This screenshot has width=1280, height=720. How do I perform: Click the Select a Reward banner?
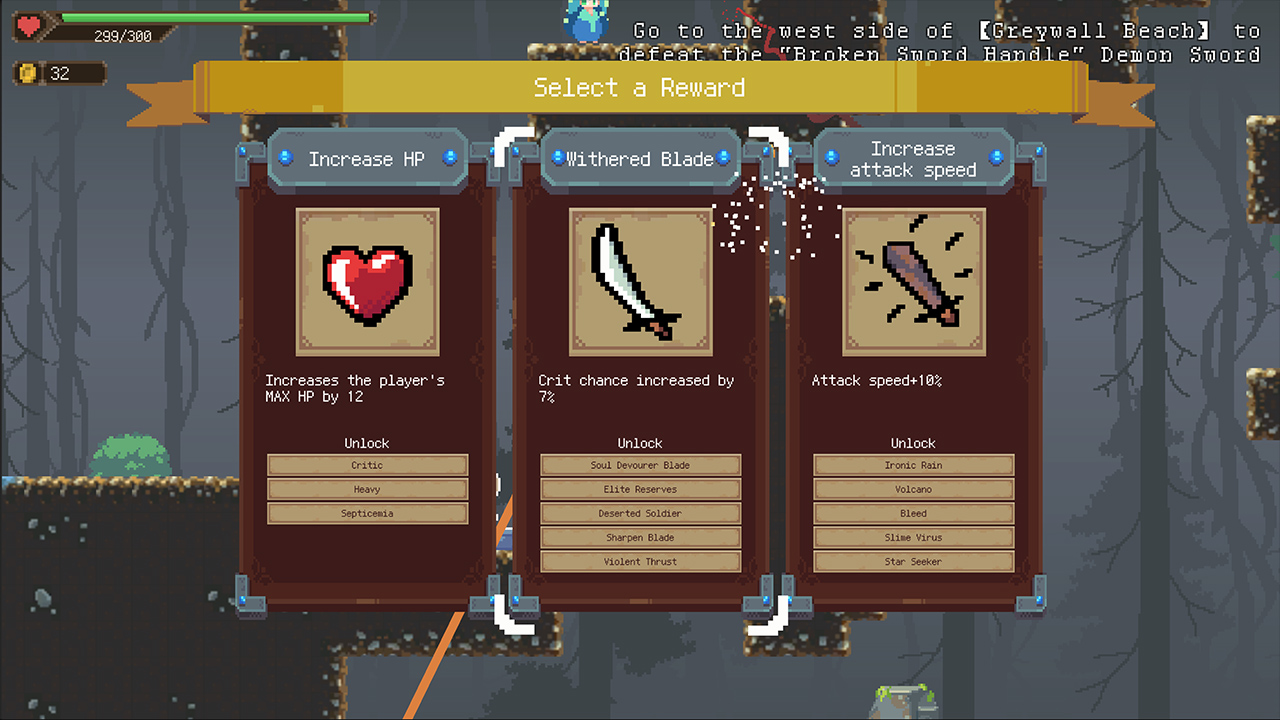coord(640,88)
